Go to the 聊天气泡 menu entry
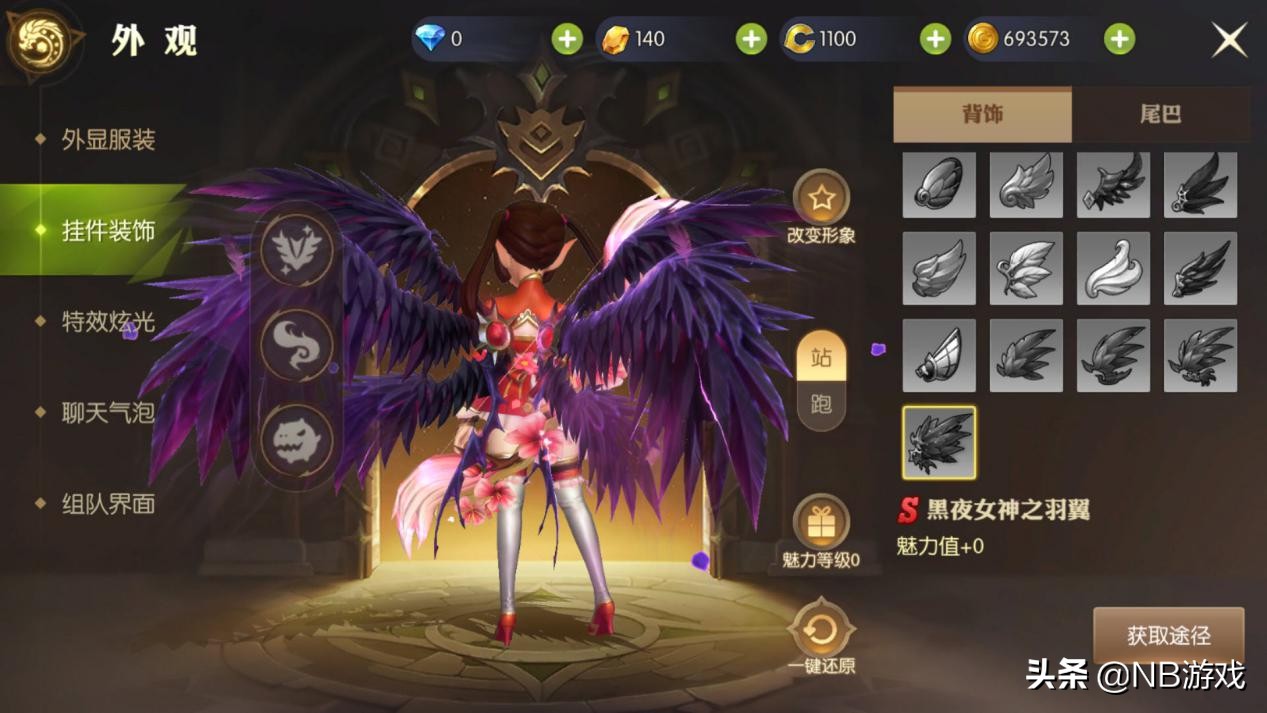 108,412
